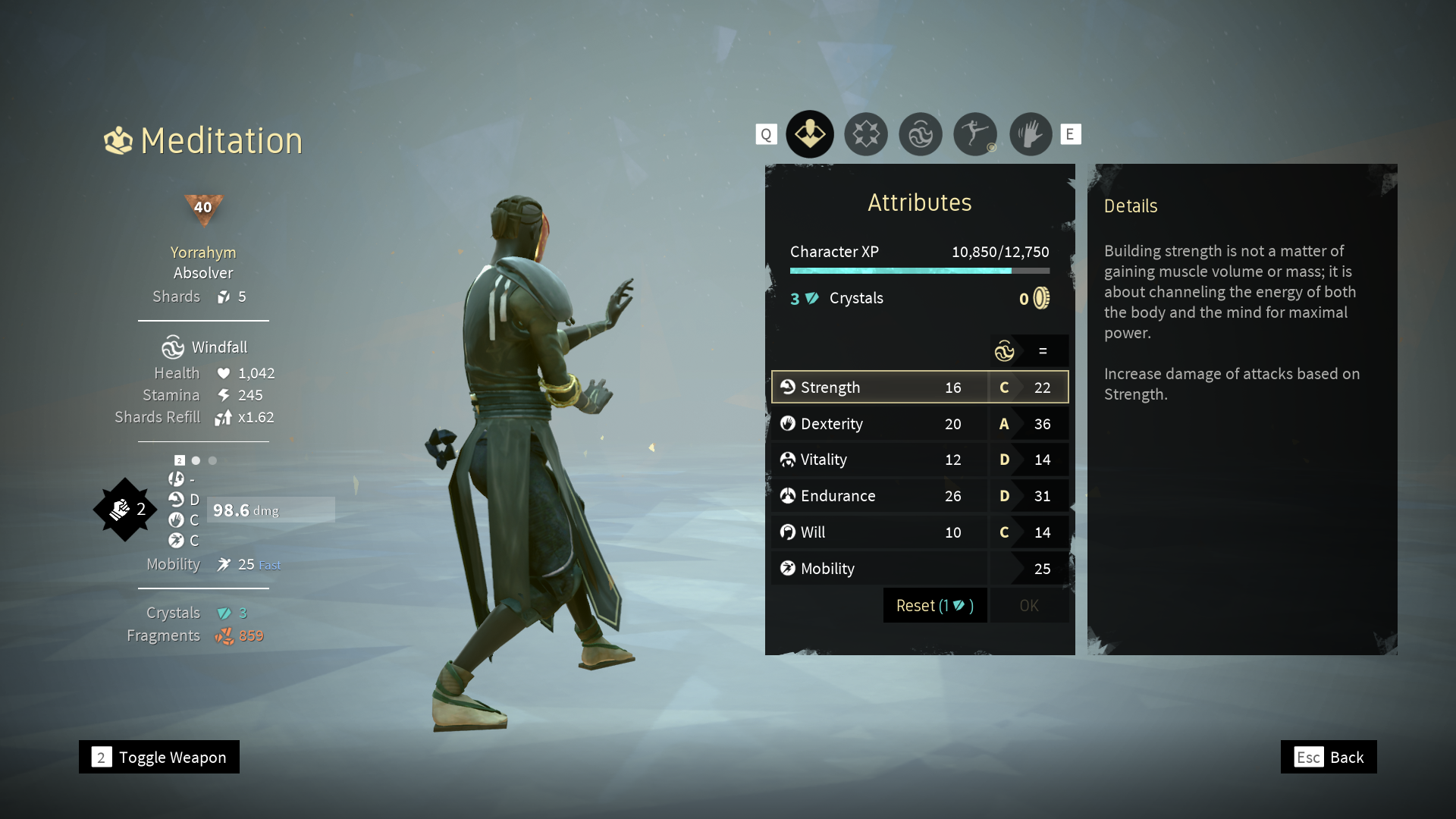This screenshot has width=1456, height=819.
Task: Open the swirl combat style tab
Action: 921,134
